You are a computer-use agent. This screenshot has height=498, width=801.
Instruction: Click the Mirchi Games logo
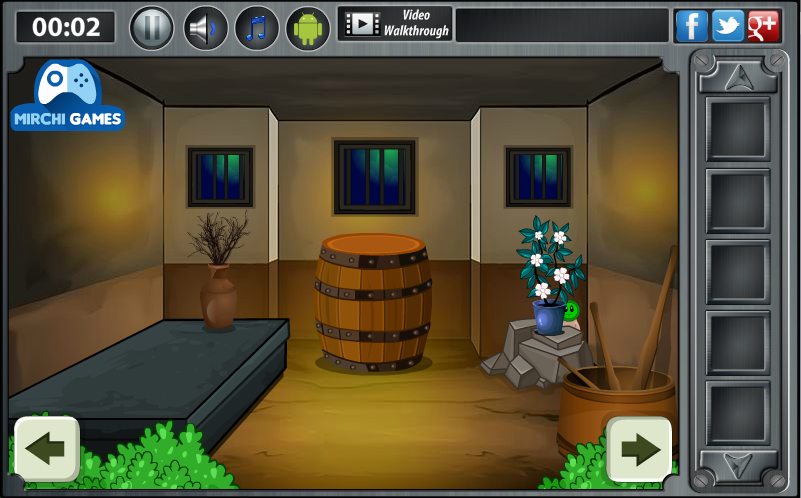pyautogui.click(x=68, y=97)
